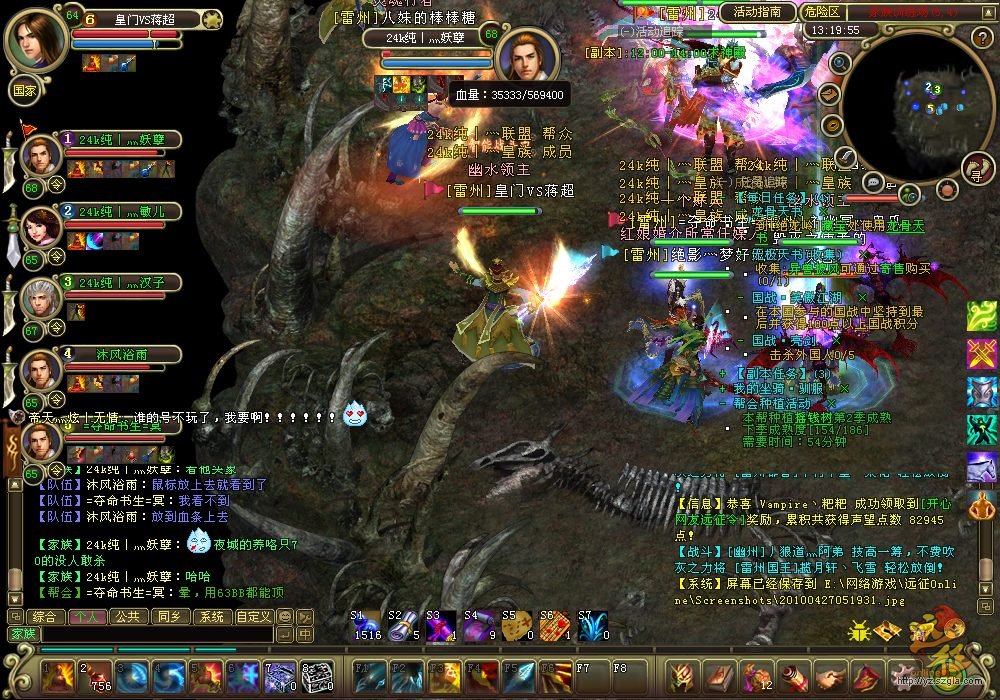Click the magnifying glass beside the minimap
This screenshot has height=700, width=1000.
pos(841,63)
